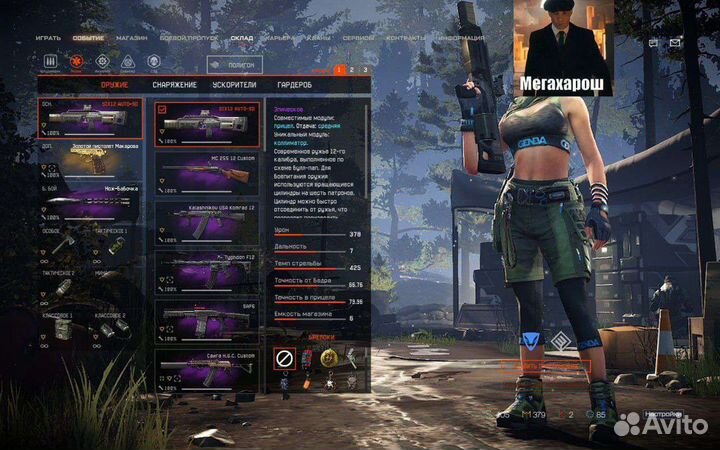The height and width of the screenshot is (450, 720).
Task: Choose the no-charm crossed circle option
Action: tap(284, 357)
